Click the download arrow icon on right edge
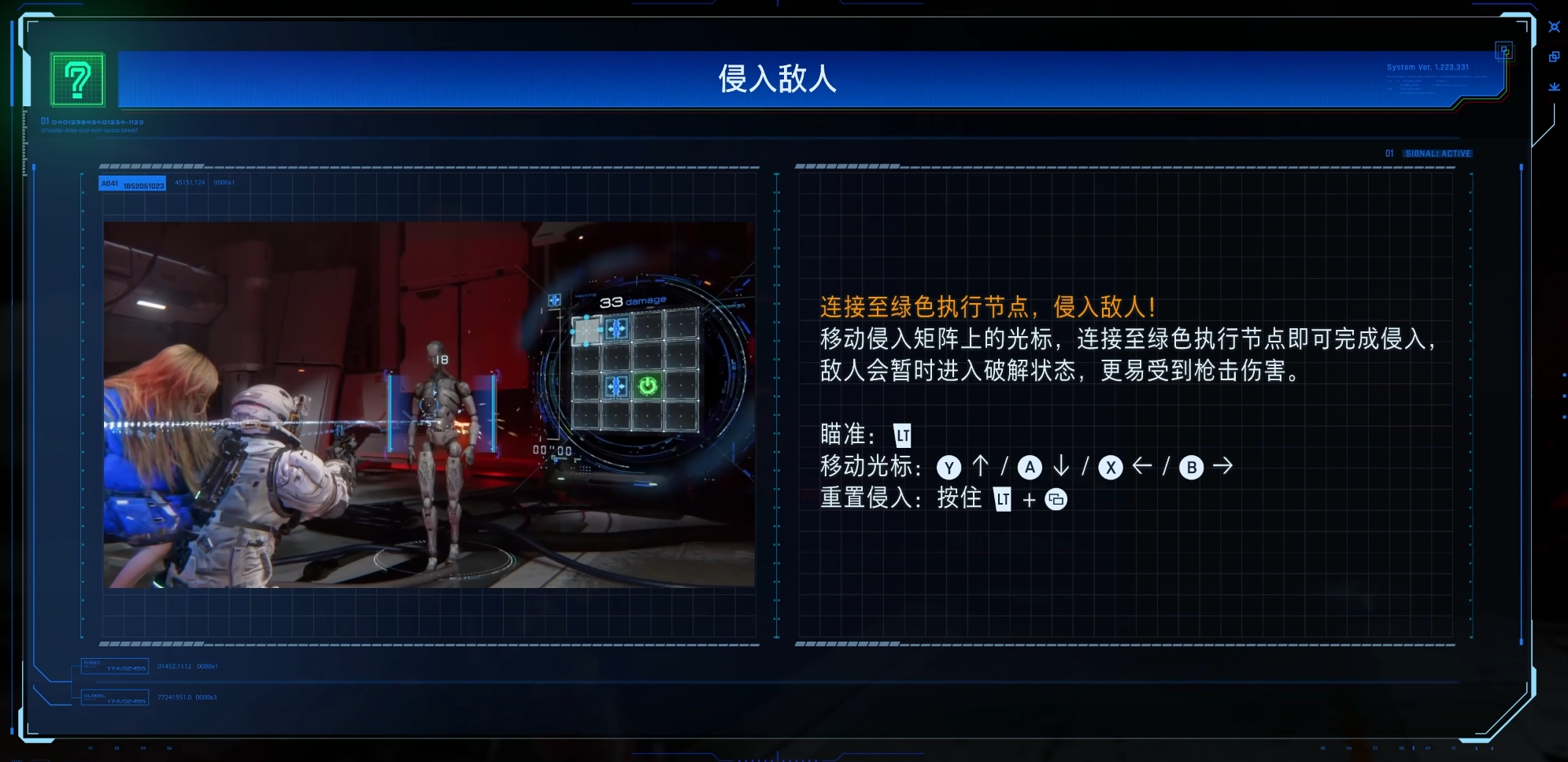Viewport: 1568px width, 762px height. 1555,87
